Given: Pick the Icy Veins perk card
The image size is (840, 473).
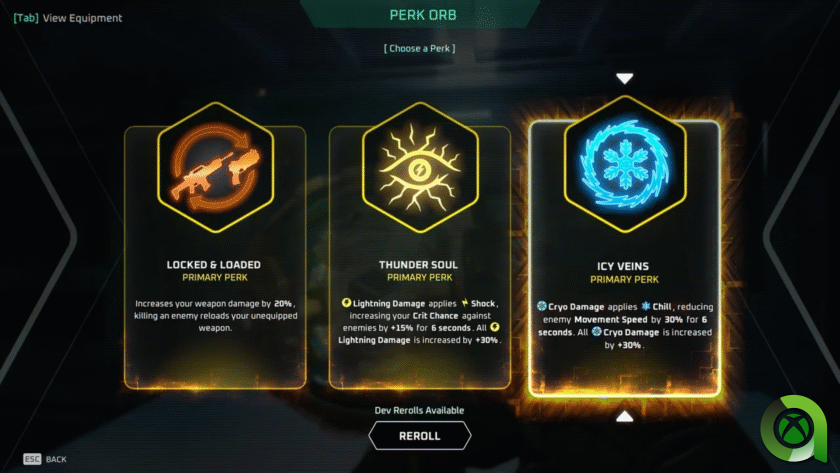Looking at the screenshot, I should coord(624,258).
